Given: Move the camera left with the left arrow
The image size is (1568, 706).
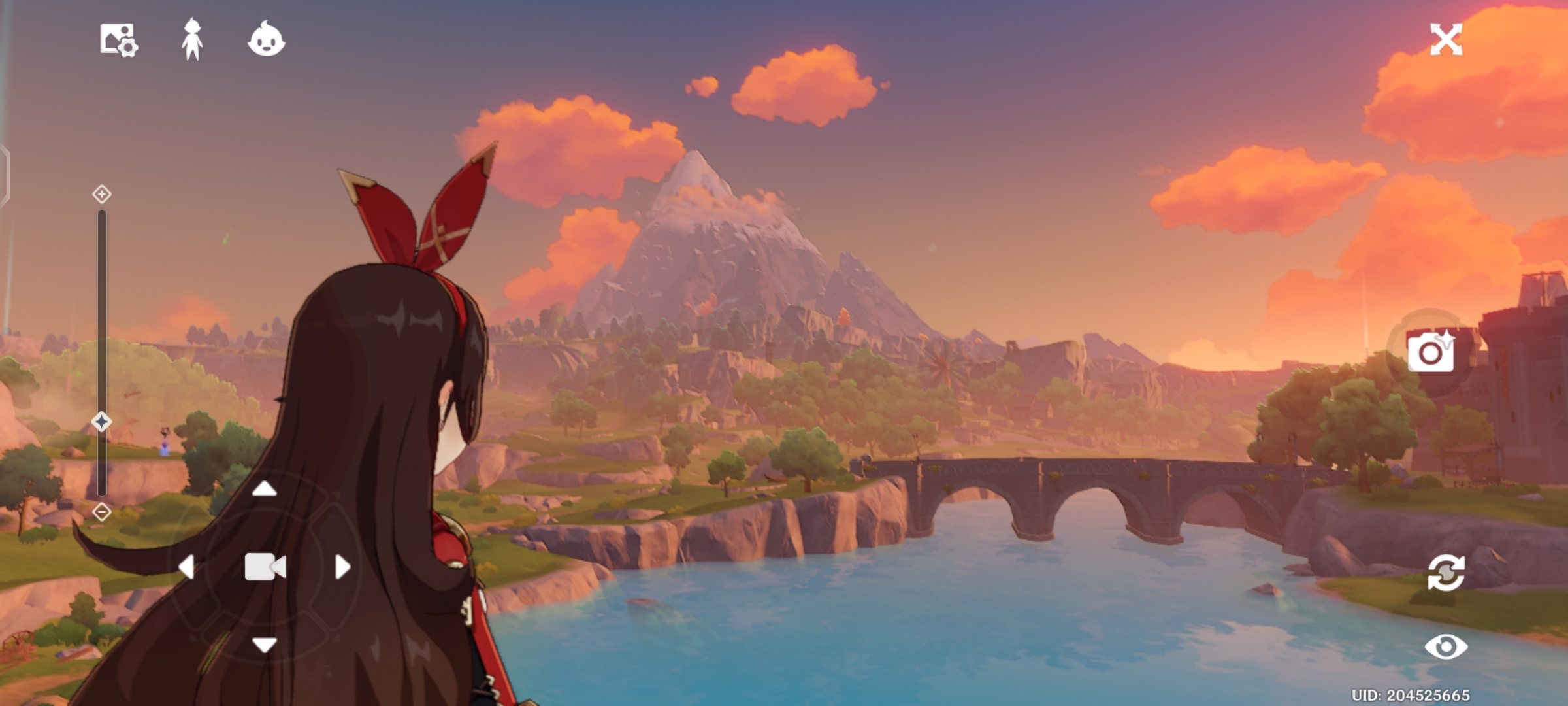Looking at the screenshot, I should [x=187, y=567].
